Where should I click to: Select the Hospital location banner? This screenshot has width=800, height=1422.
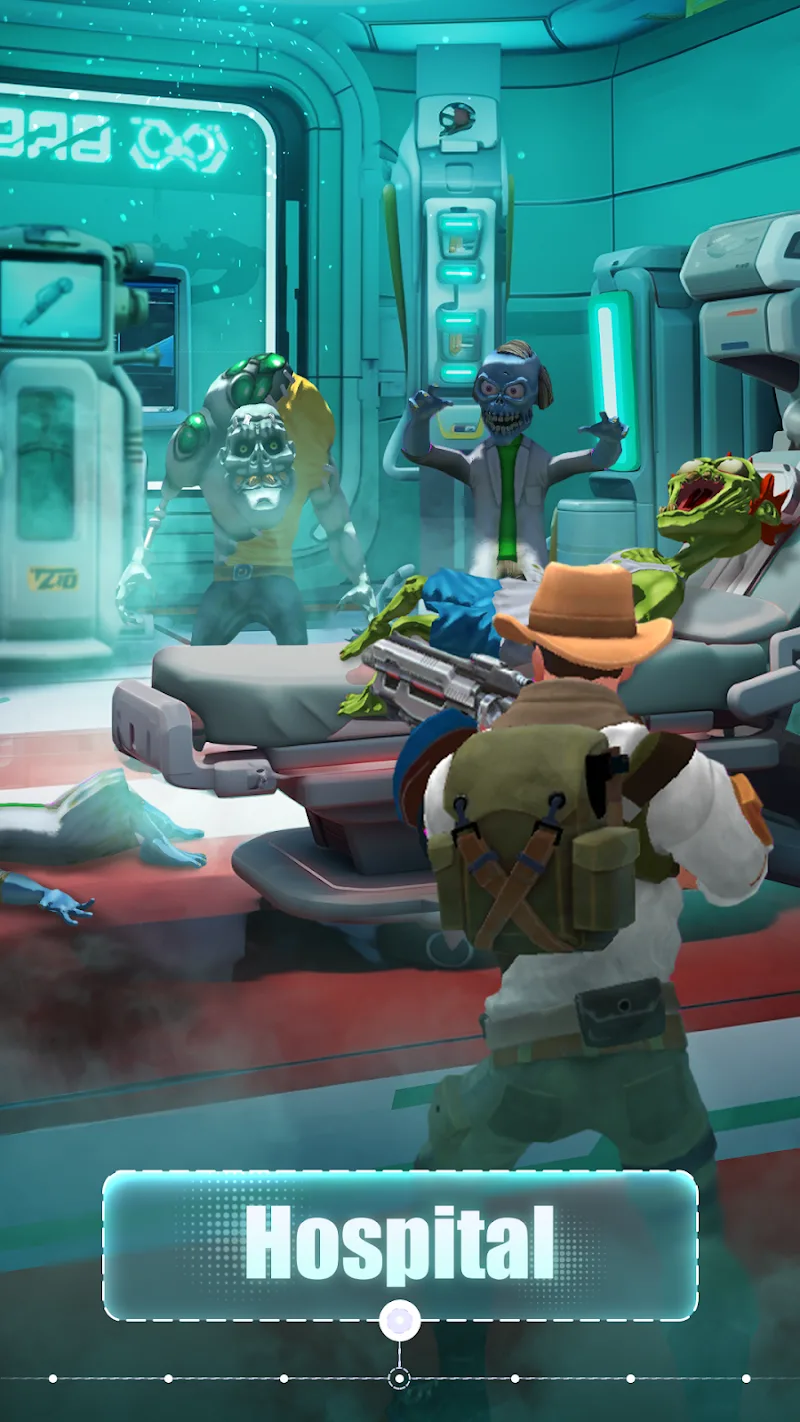tap(400, 1244)
